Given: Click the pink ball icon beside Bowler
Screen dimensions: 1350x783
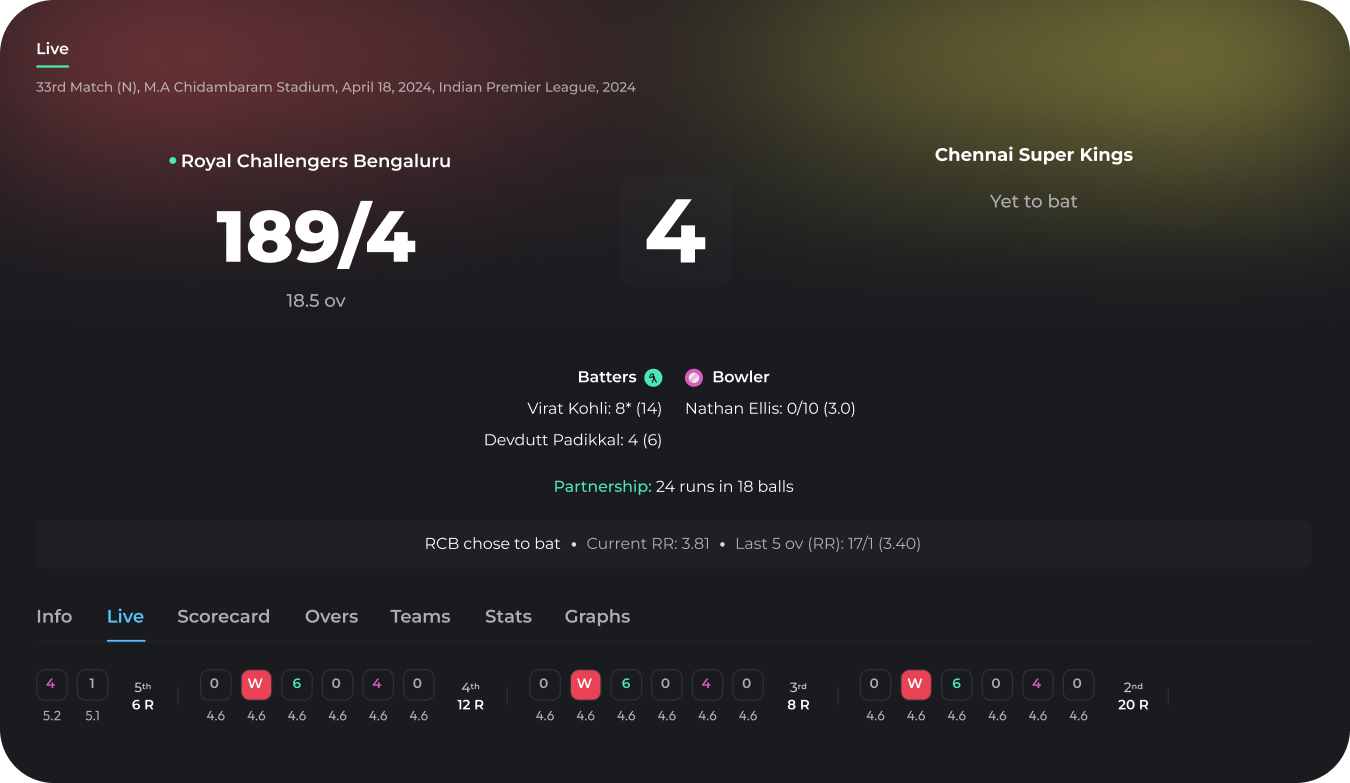Looking at the screenshot, I should (x=694, y=377).
